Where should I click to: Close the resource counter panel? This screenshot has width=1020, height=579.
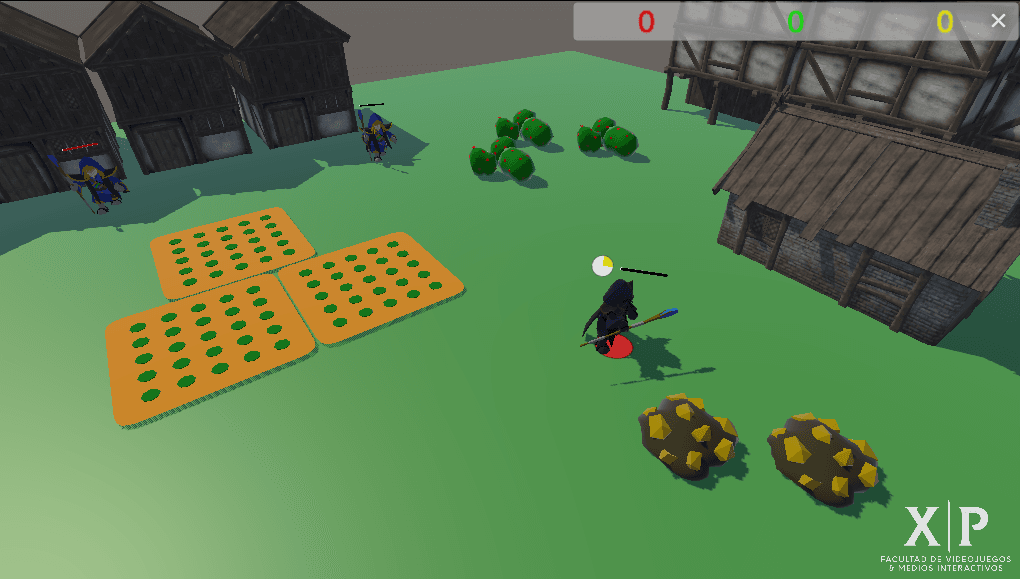[x=997, y=21]
